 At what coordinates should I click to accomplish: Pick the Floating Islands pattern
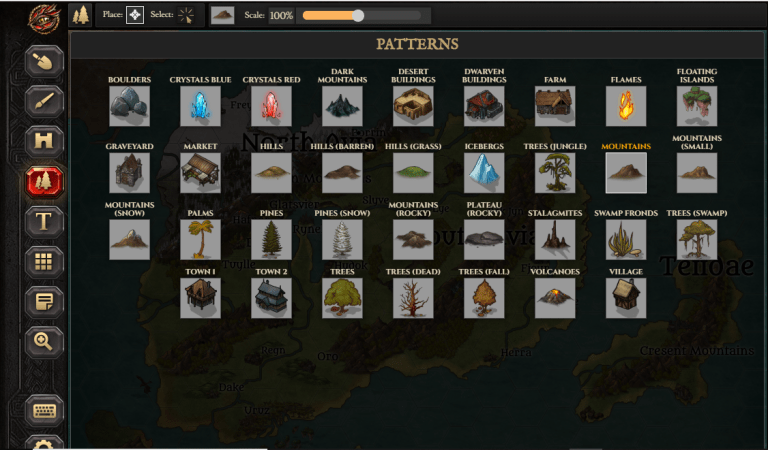pyautogui.click(x=696, y=106)
